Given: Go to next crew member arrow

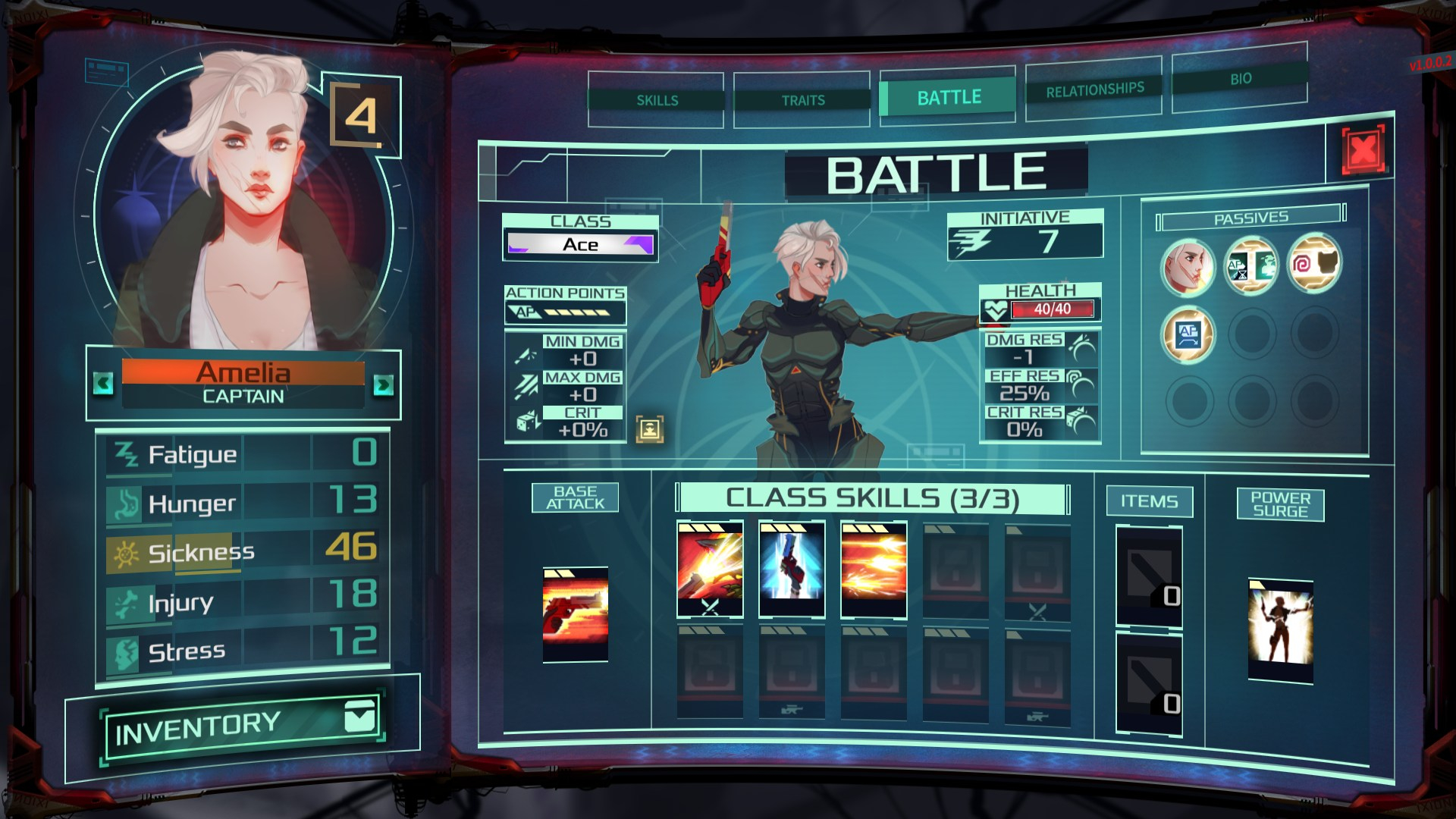Looking at the screenshot, I should coord(384,385).
